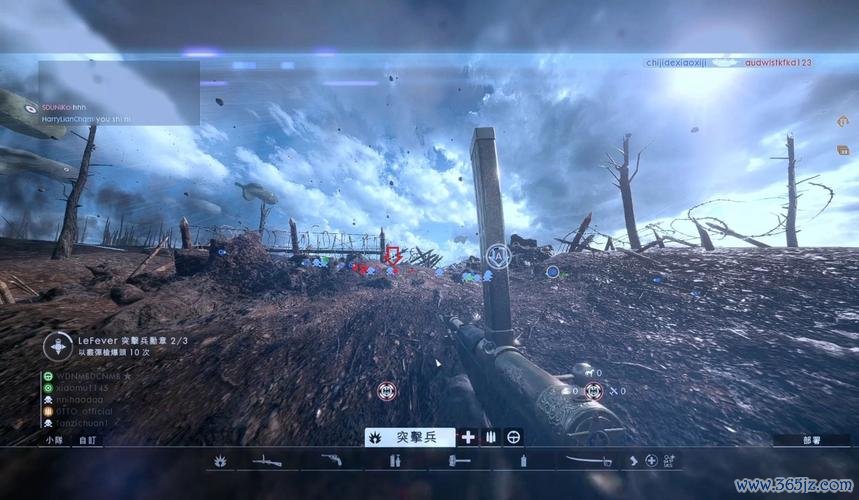Select the double bottle gadget slot

click(x=395, y=461)
